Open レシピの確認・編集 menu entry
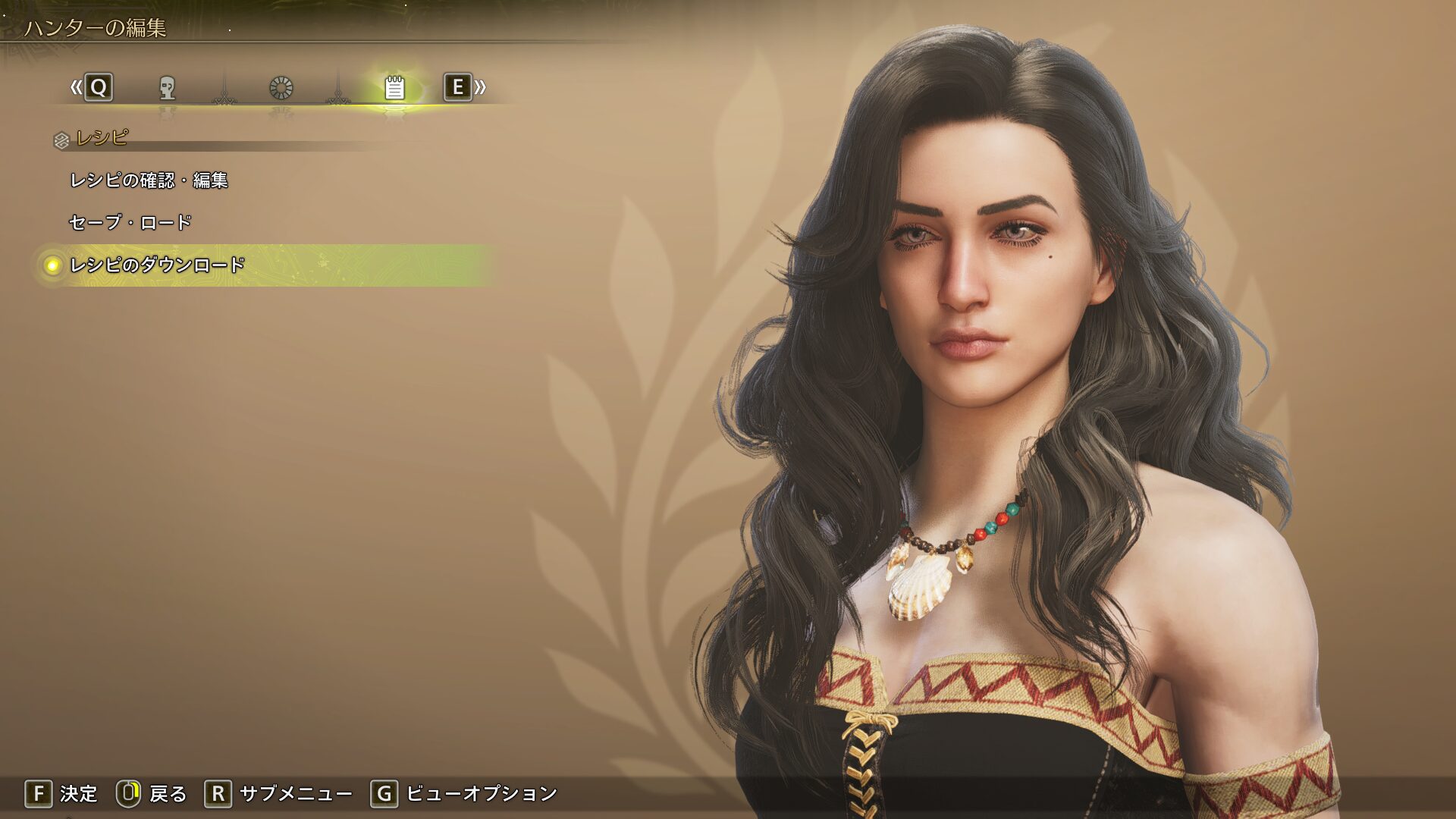Image resolution: width=1456 pixels, height=819 pixels. click(149, 180)
